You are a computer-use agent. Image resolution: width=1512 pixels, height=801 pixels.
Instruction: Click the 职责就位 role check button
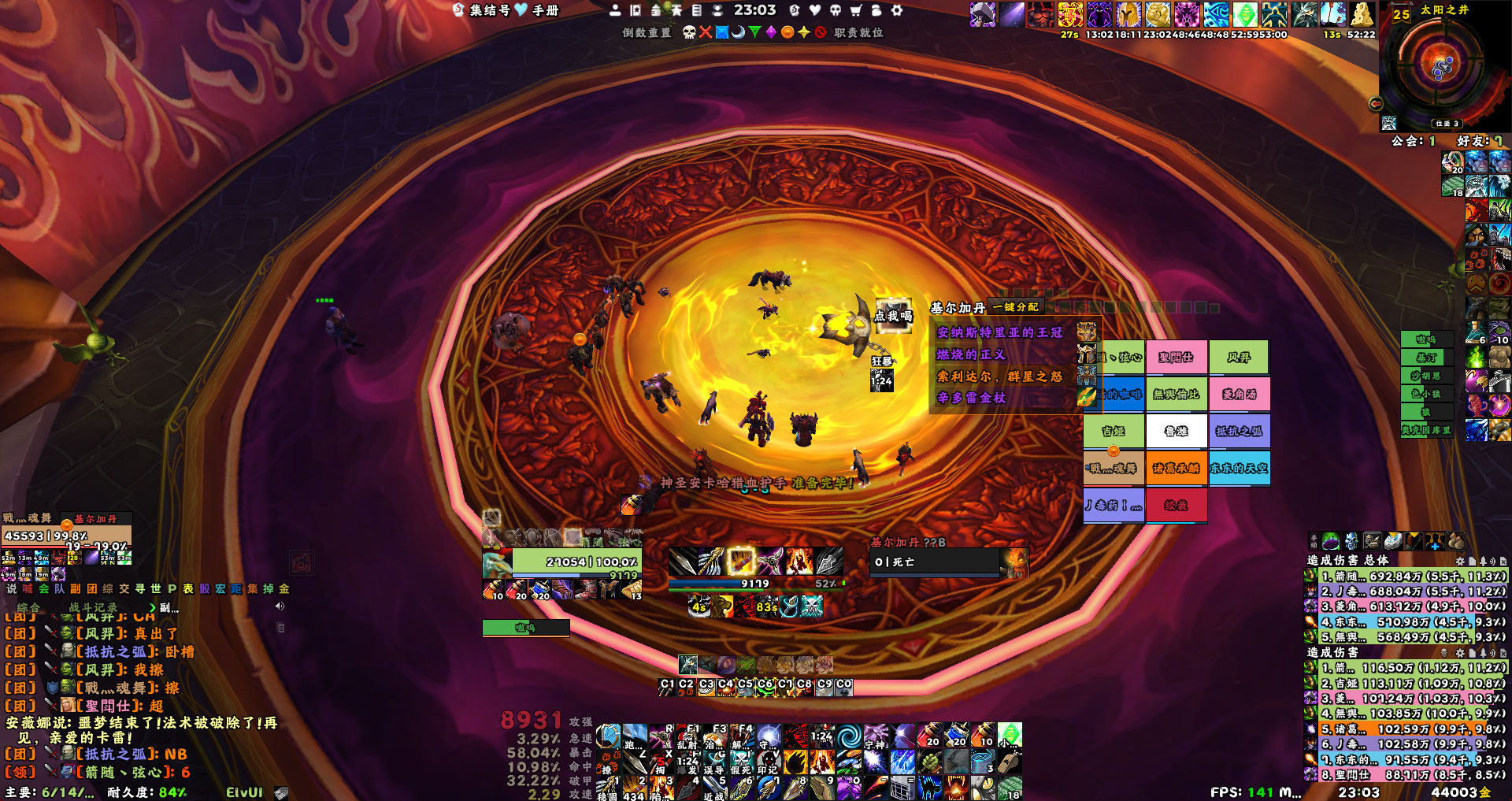click(x=858, y=32)
